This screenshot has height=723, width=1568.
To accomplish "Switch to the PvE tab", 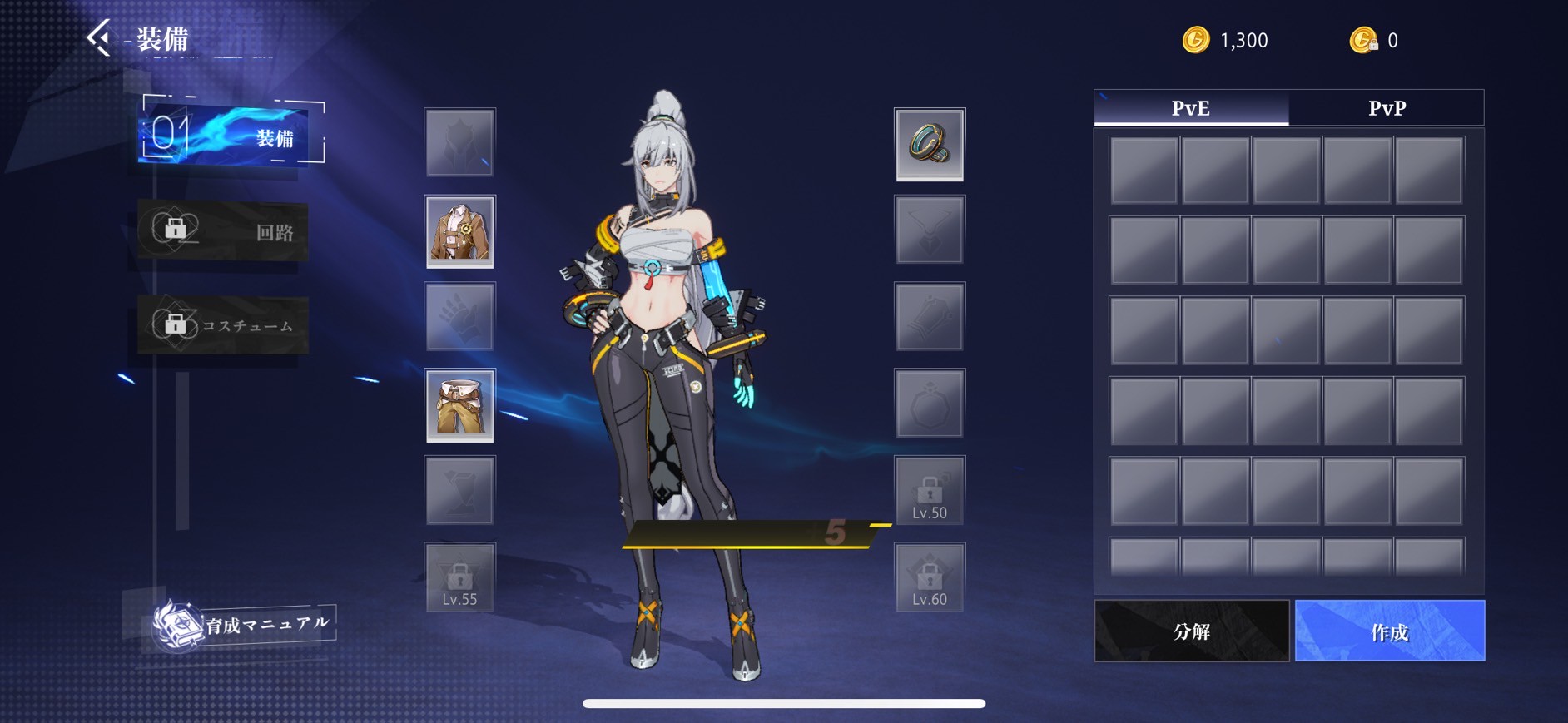I will 1191,108.
